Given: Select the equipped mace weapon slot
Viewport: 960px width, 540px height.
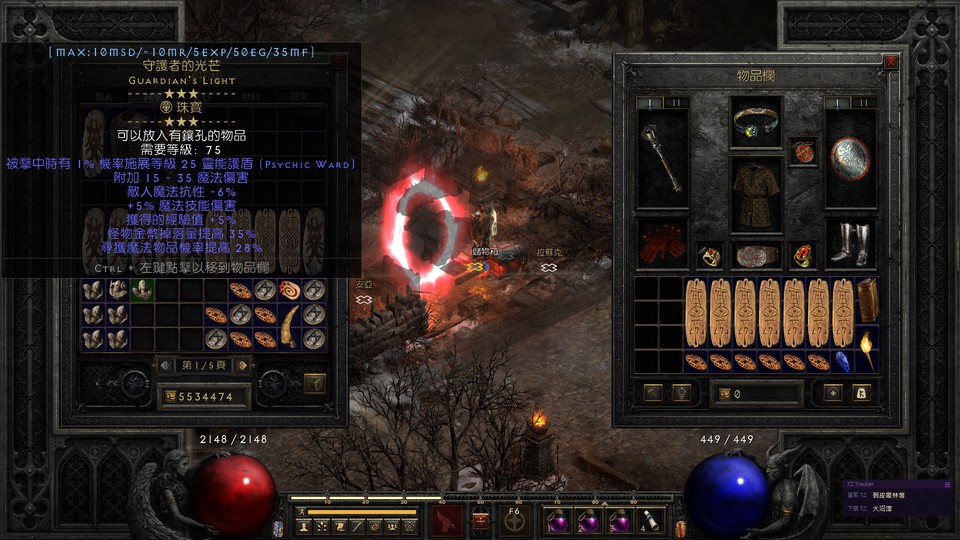Looking at the screenshot, I should (662, 158).
